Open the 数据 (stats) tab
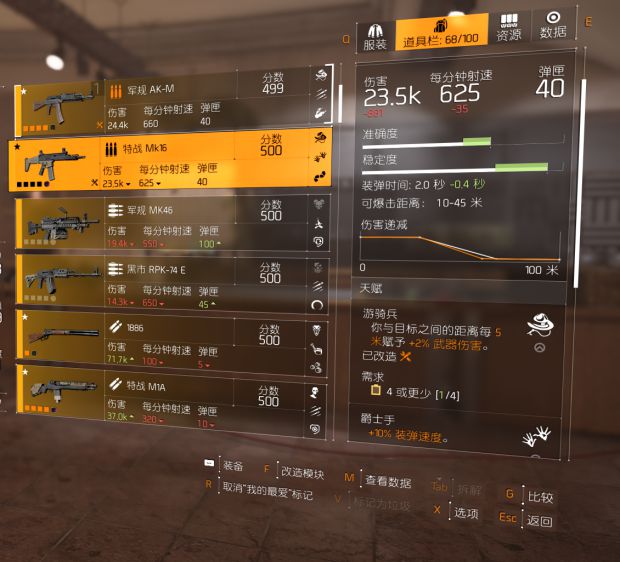This screenshot has width=620, height=562. 552,24
